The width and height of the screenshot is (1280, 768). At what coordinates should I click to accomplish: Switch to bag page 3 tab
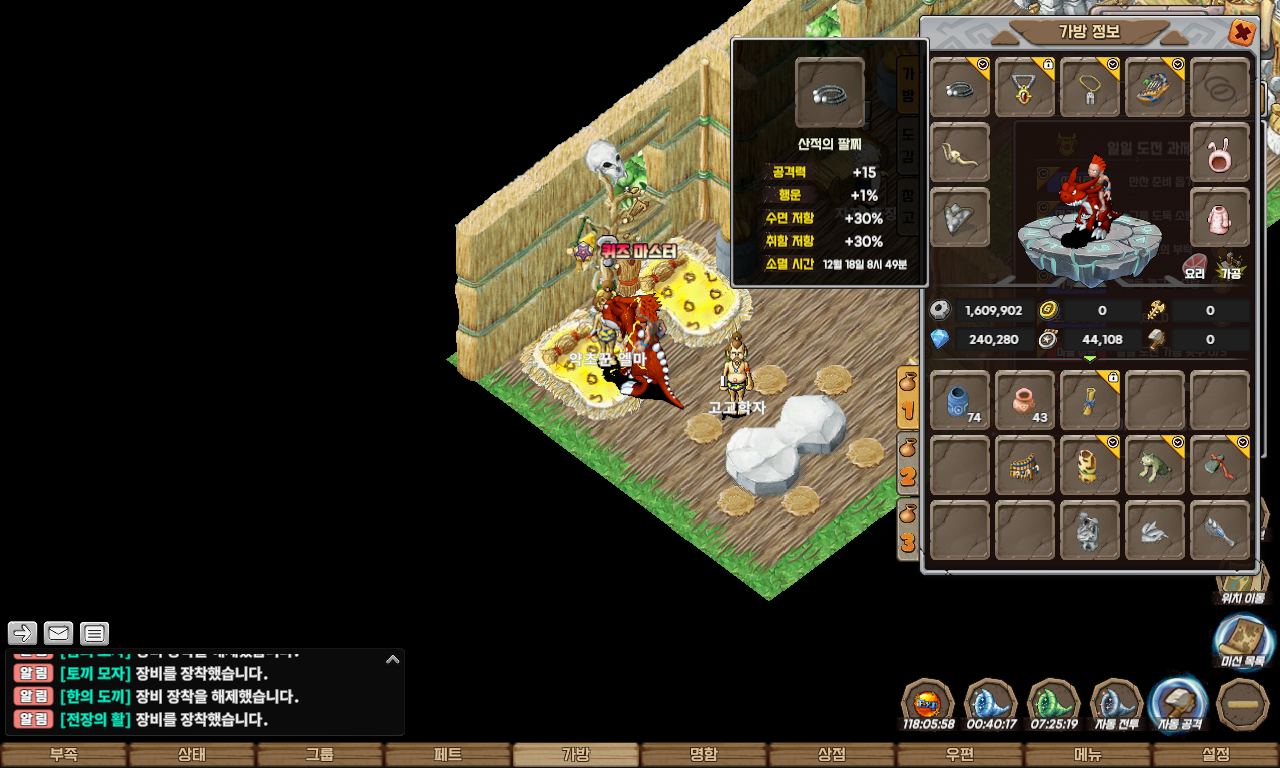(x=908, y=529)
